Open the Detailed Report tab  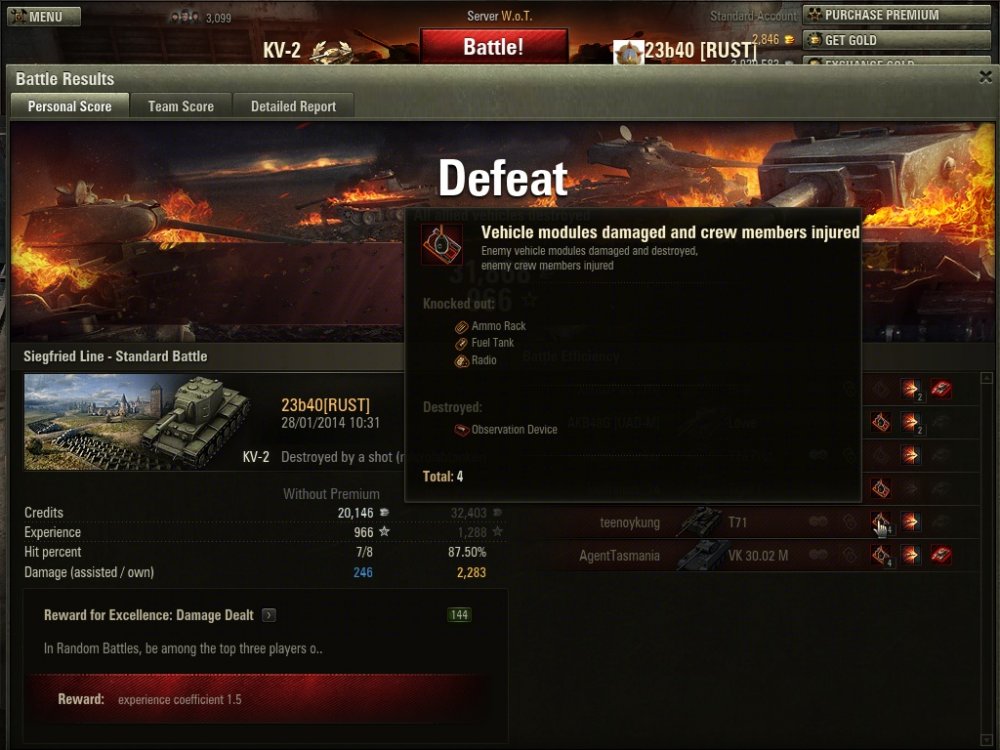pos(293,106)
